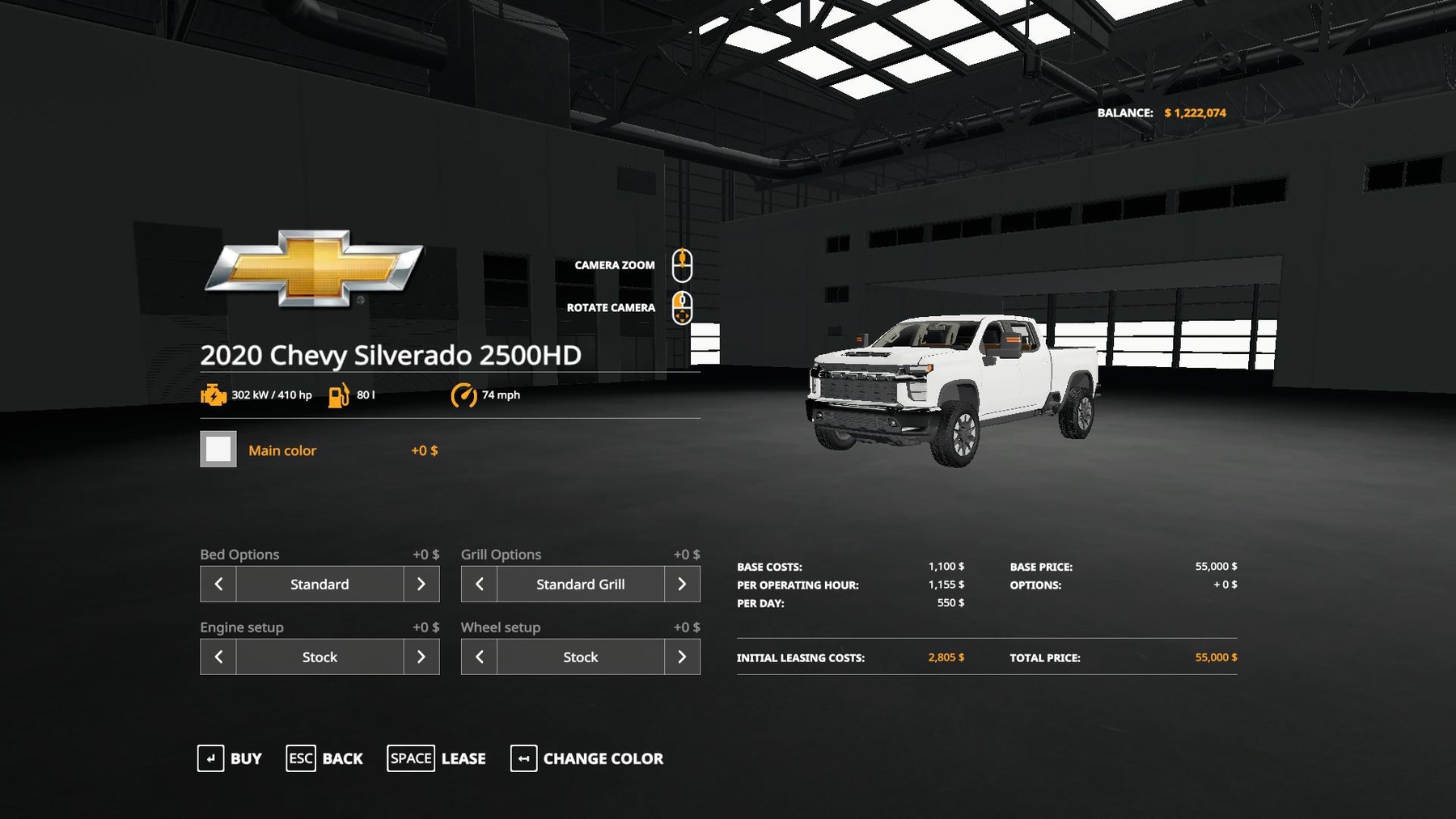Open the Change Color option
Screen dimensions: 1456x819
587,758
